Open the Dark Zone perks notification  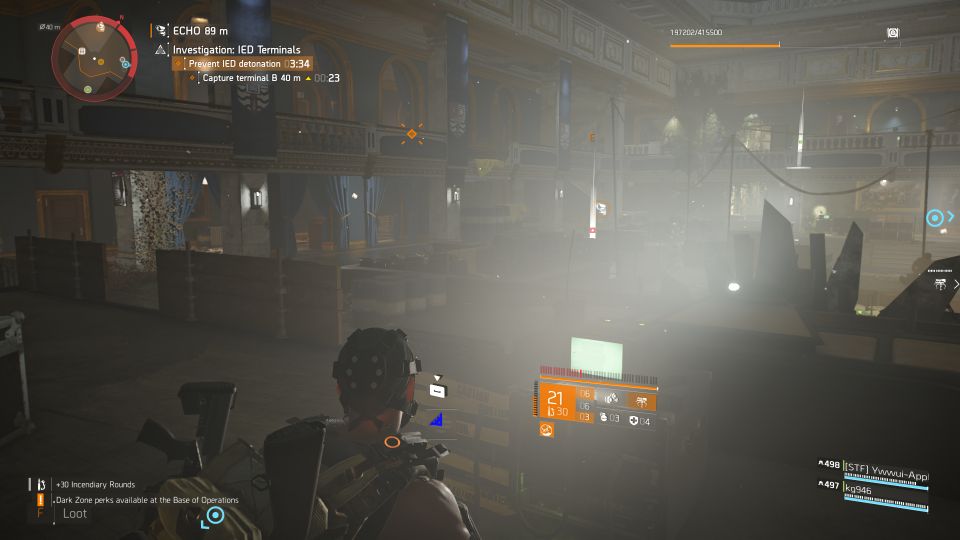click(146, 499)
